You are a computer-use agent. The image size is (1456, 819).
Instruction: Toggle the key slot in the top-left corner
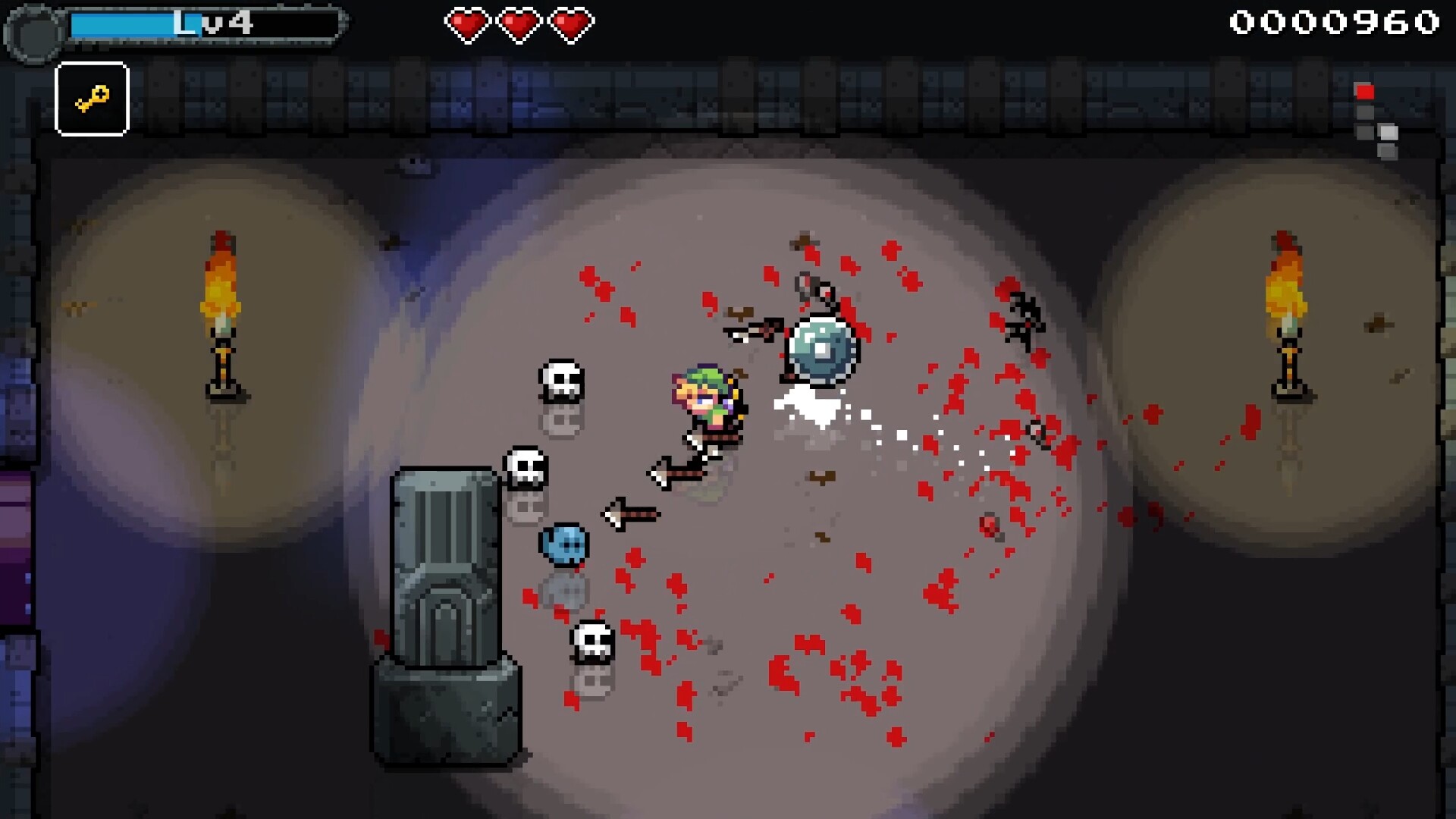(92, 100)
